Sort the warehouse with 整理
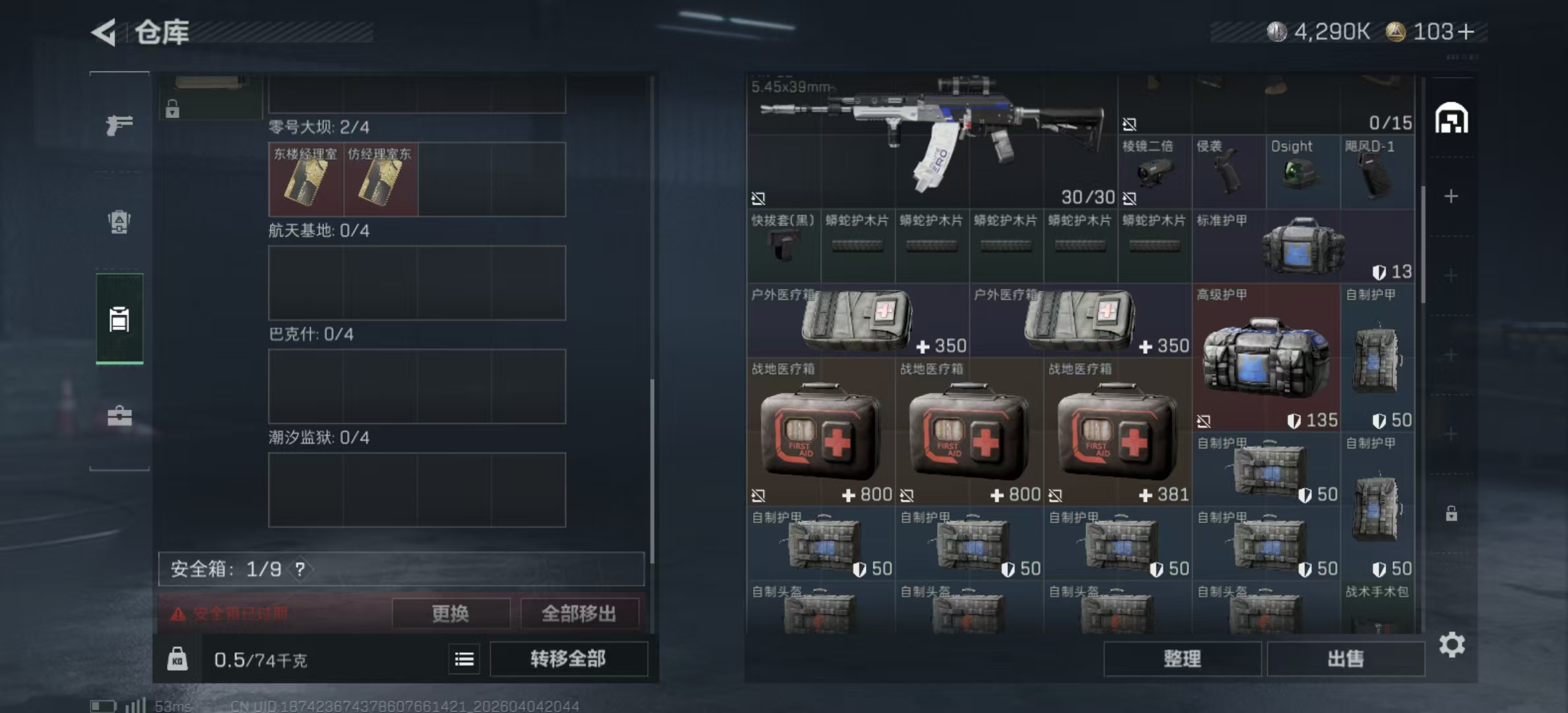The image size is (1568, 713). click(x=1182, y=659)
